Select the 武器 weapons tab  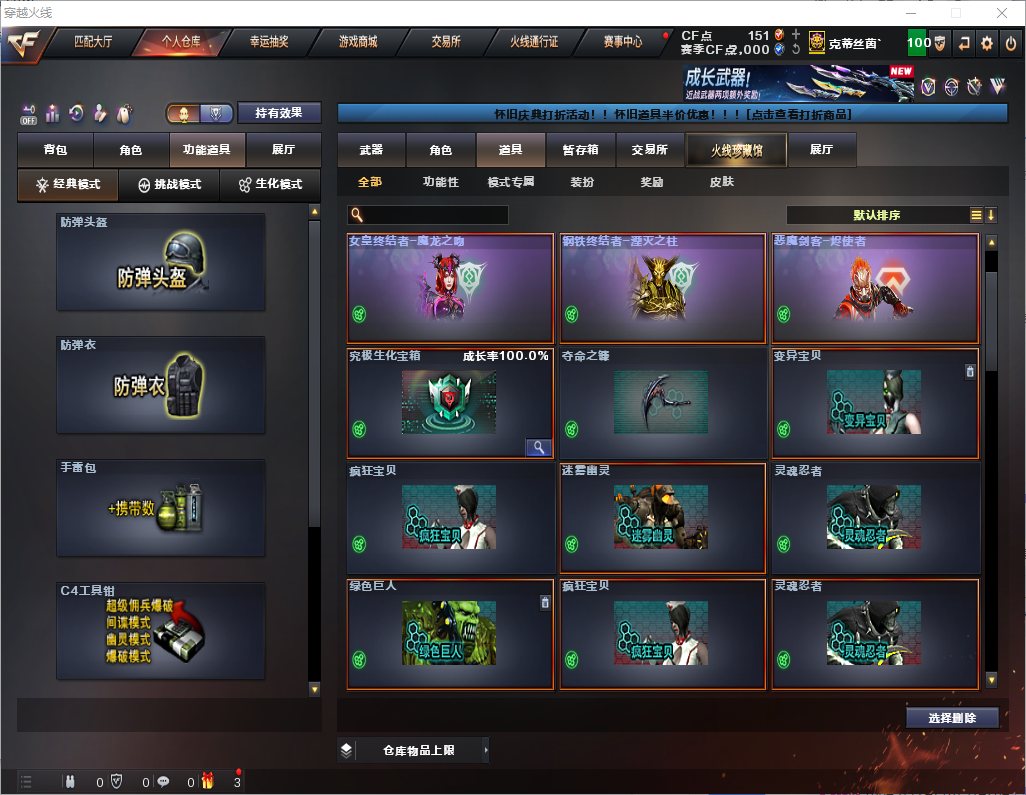click(x=371, y=150)
